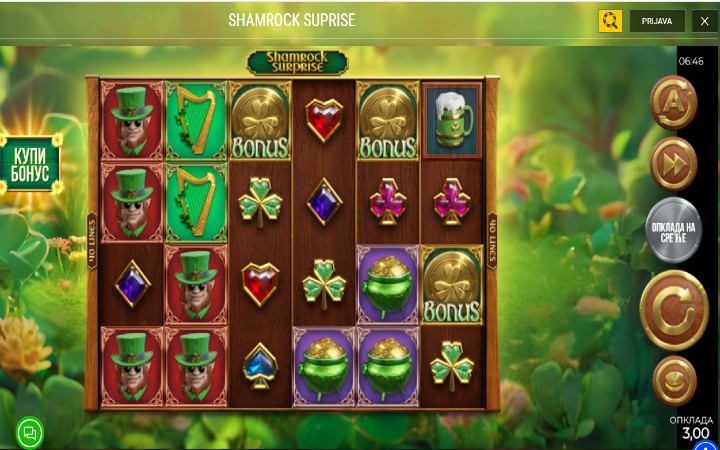Activate the autoplay button marked A
The height and width of the screenshot is (450, 720).
pos(673,102)
